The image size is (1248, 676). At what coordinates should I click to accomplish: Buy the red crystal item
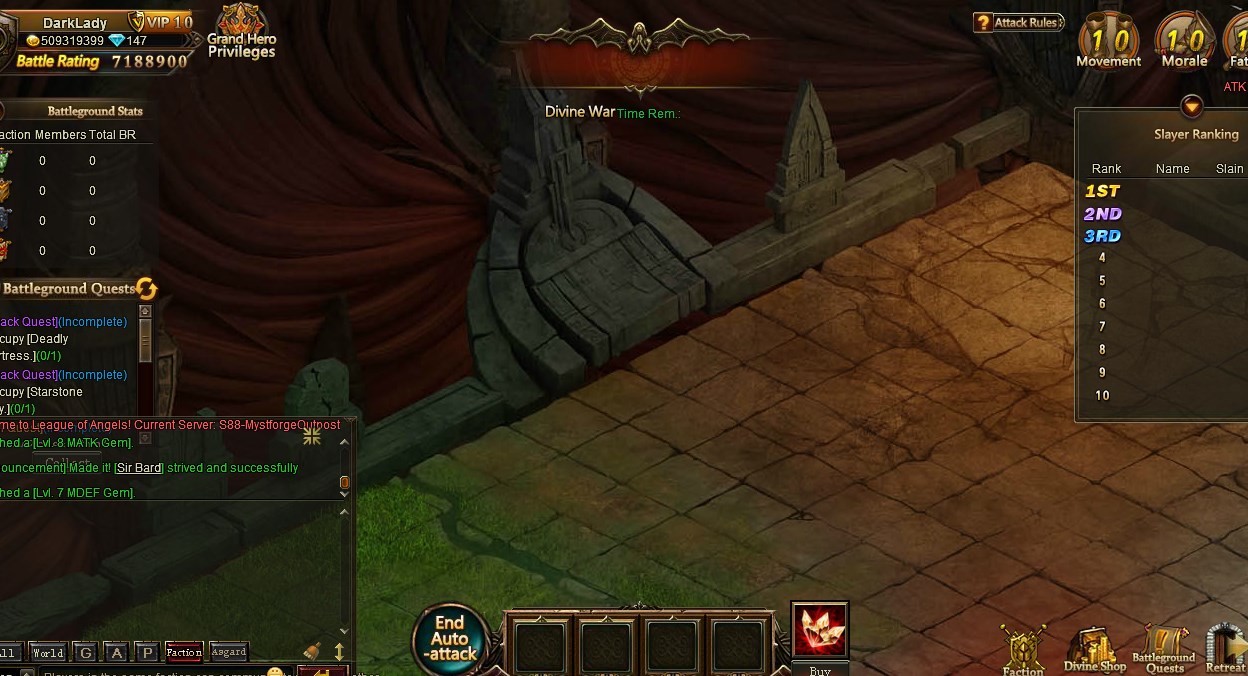pyautogui.click(x=820, y=631)
